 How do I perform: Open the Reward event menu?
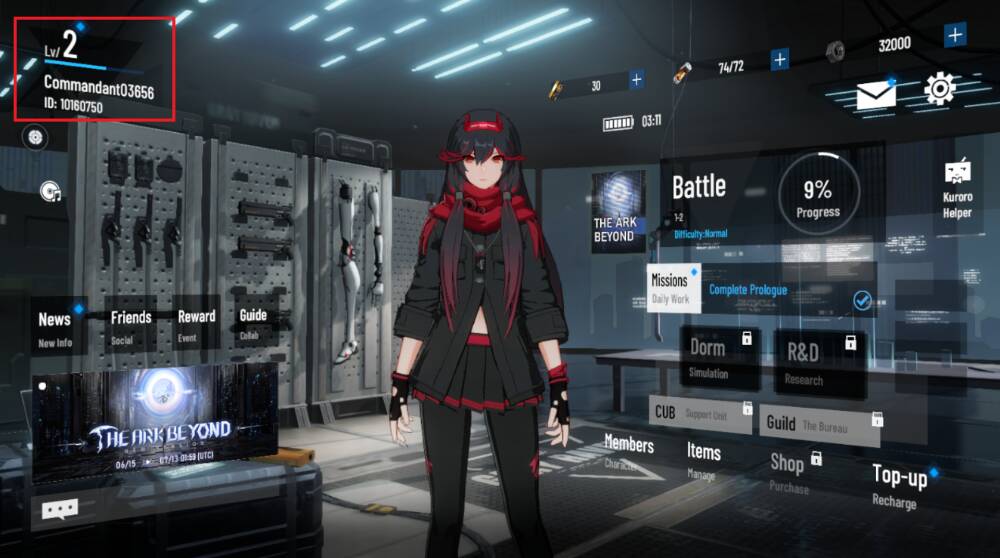(196, 323)
